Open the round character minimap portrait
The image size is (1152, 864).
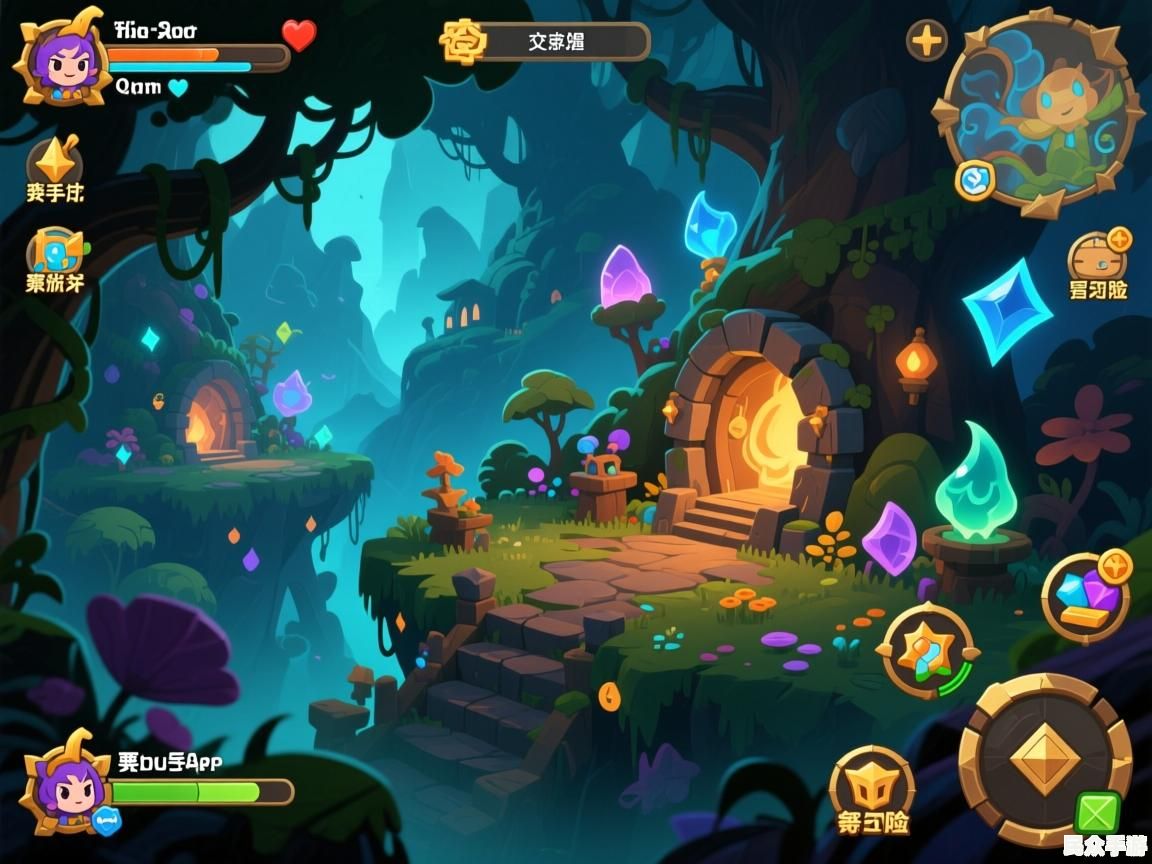point(1041,112)
